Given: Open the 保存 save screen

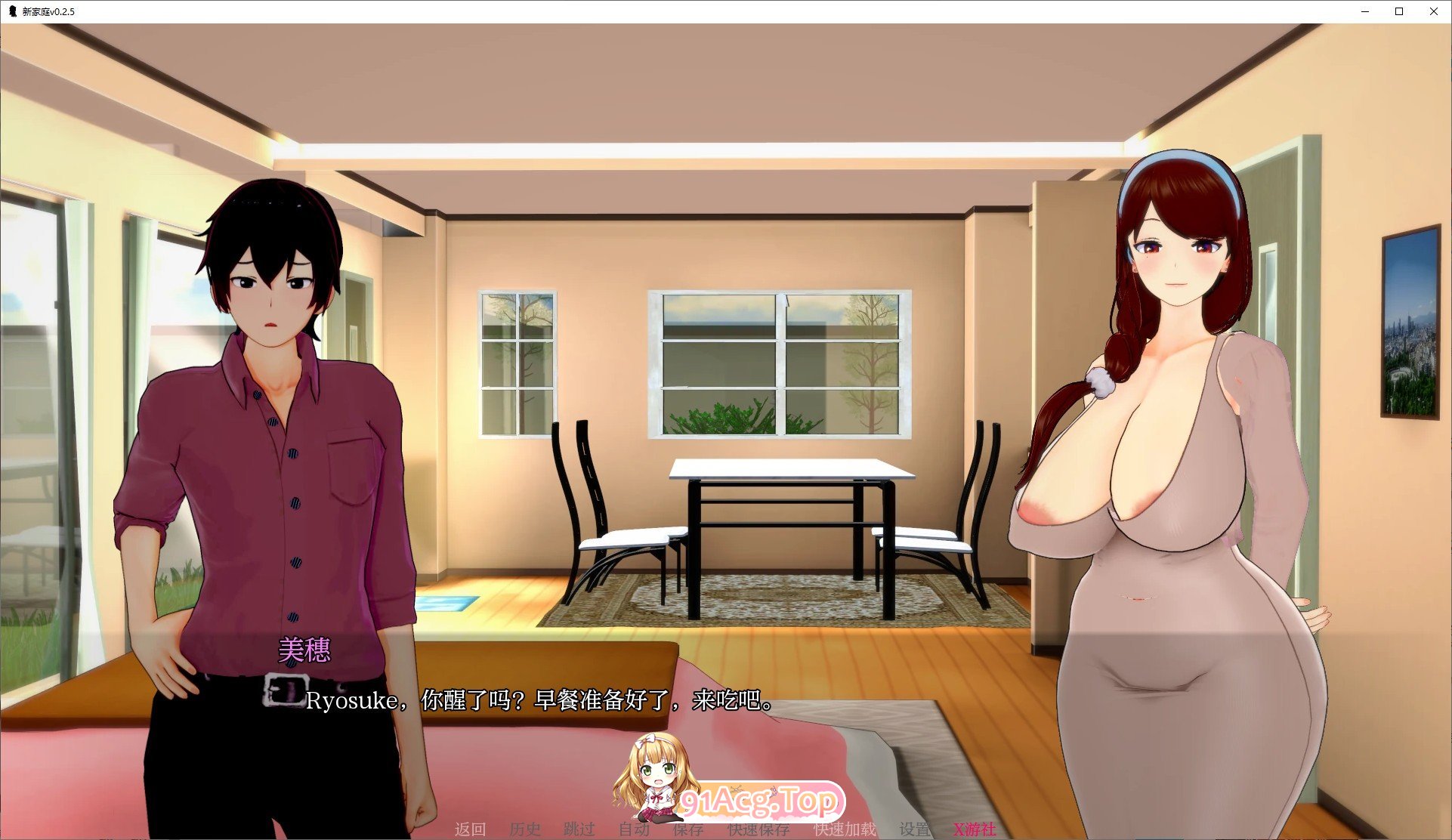Looking at the screenshot, I should coord(688,829).
